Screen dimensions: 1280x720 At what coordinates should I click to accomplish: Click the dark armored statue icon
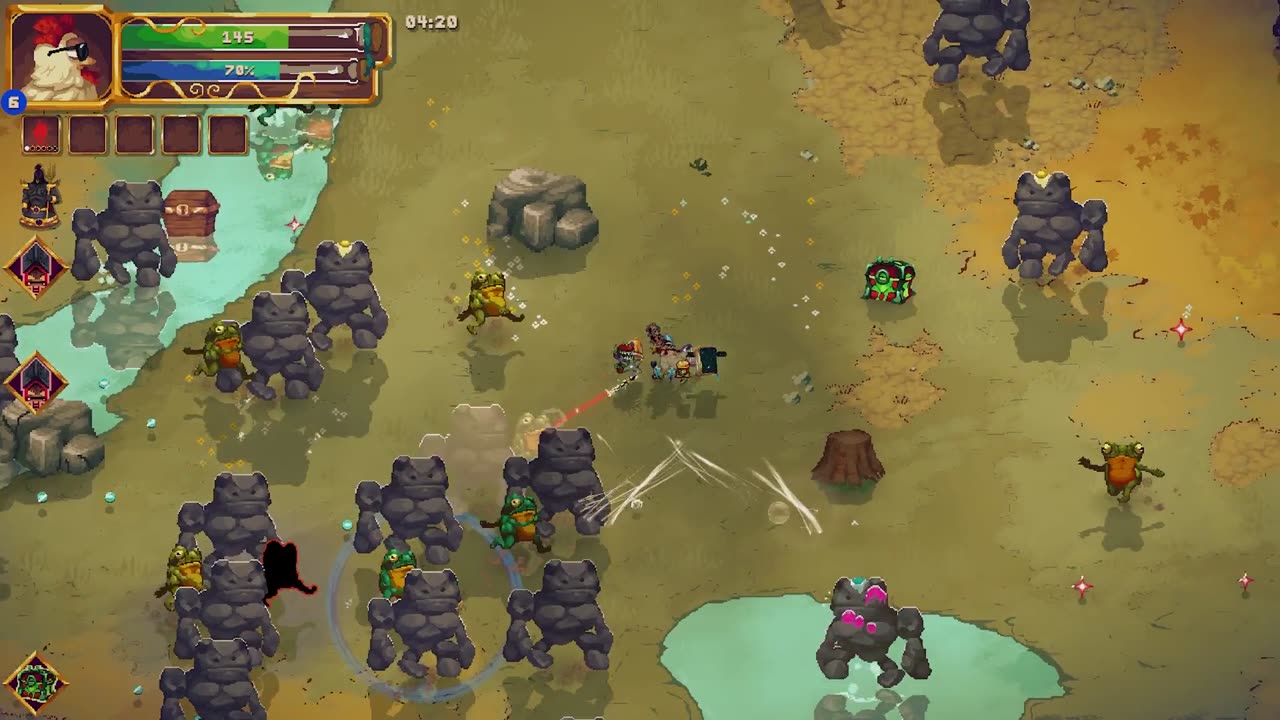pyautogui.click(x=39, y=197)
